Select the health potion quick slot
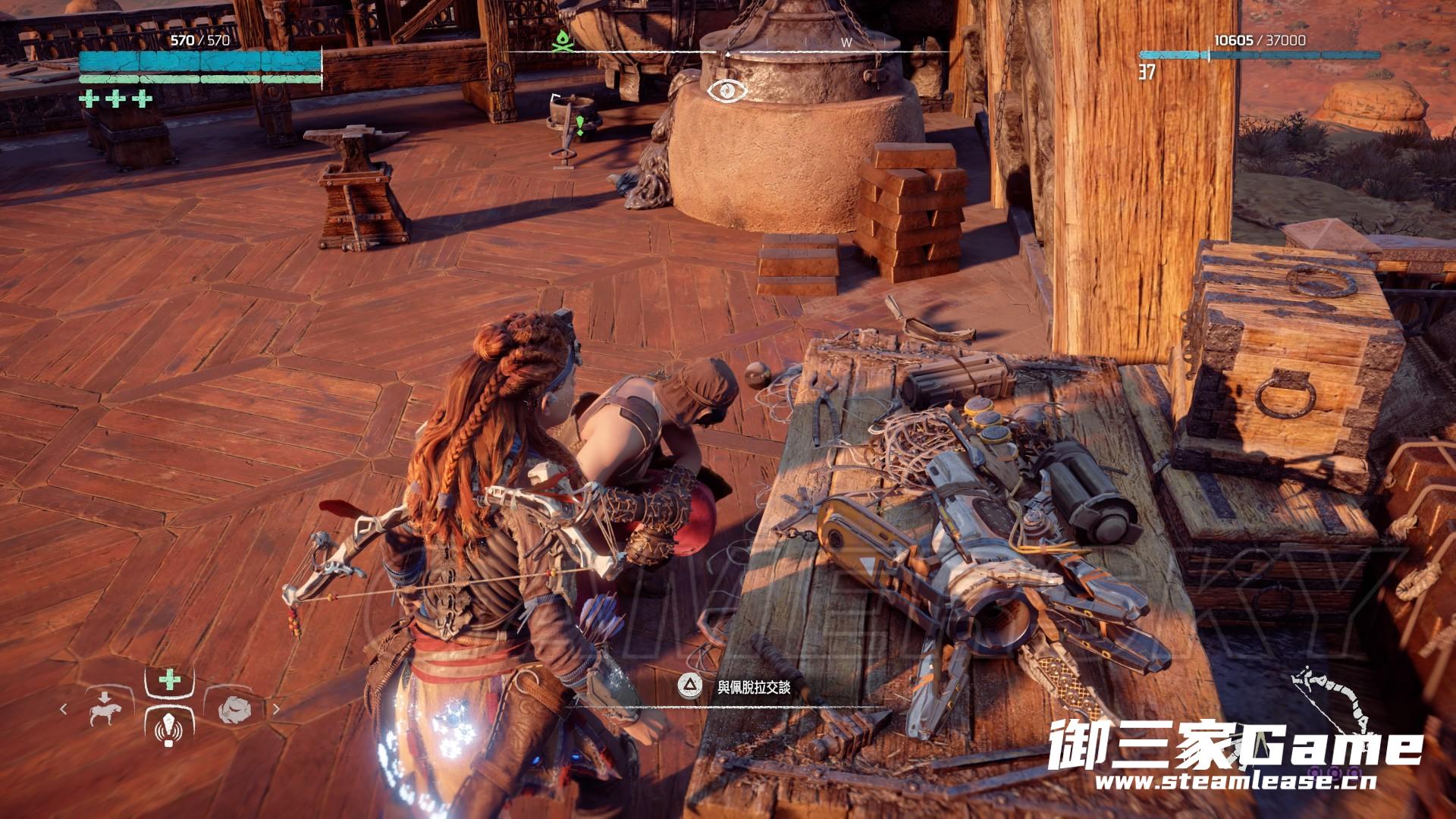Screen dimensions: 1456x819 pos(170,679)
